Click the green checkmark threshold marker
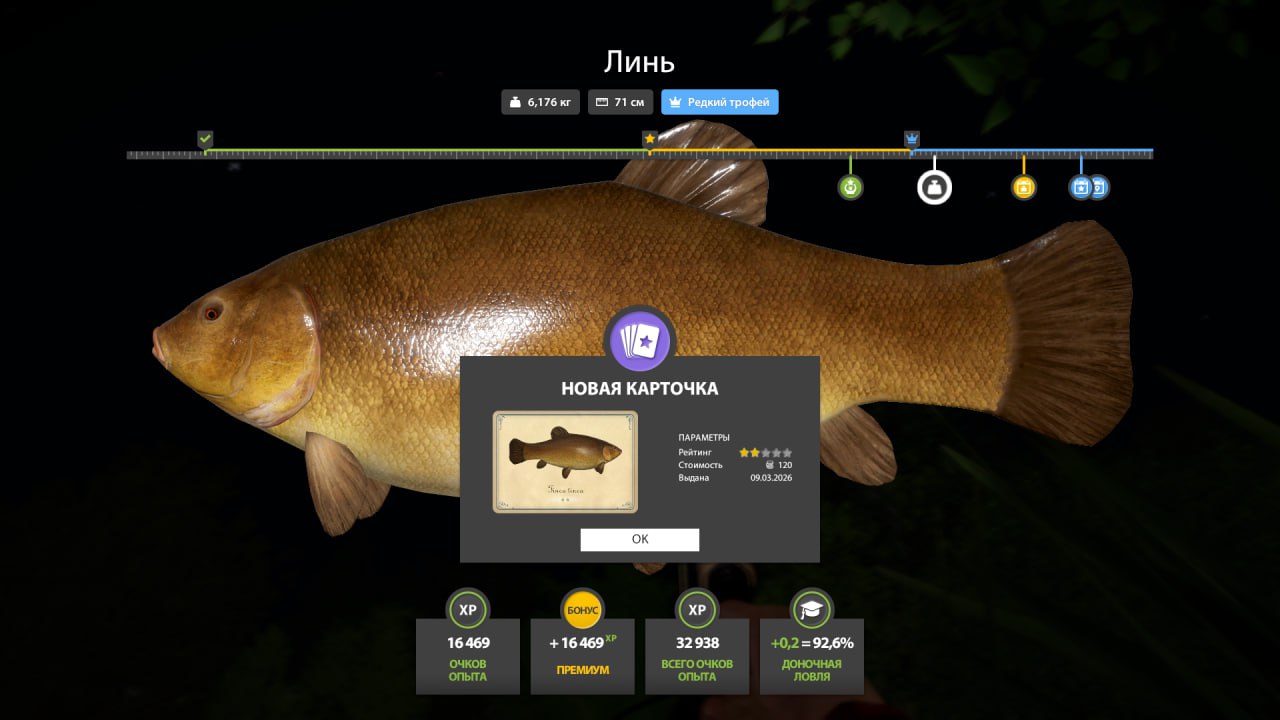The width and height of the screenshot is (1280, 720). click(x=205, y=138)
